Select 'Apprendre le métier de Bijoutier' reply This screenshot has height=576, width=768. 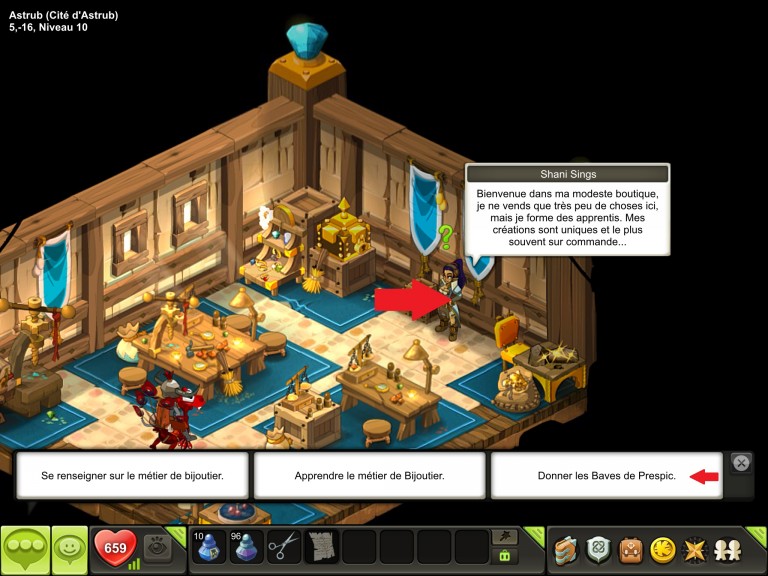point(369,476)
